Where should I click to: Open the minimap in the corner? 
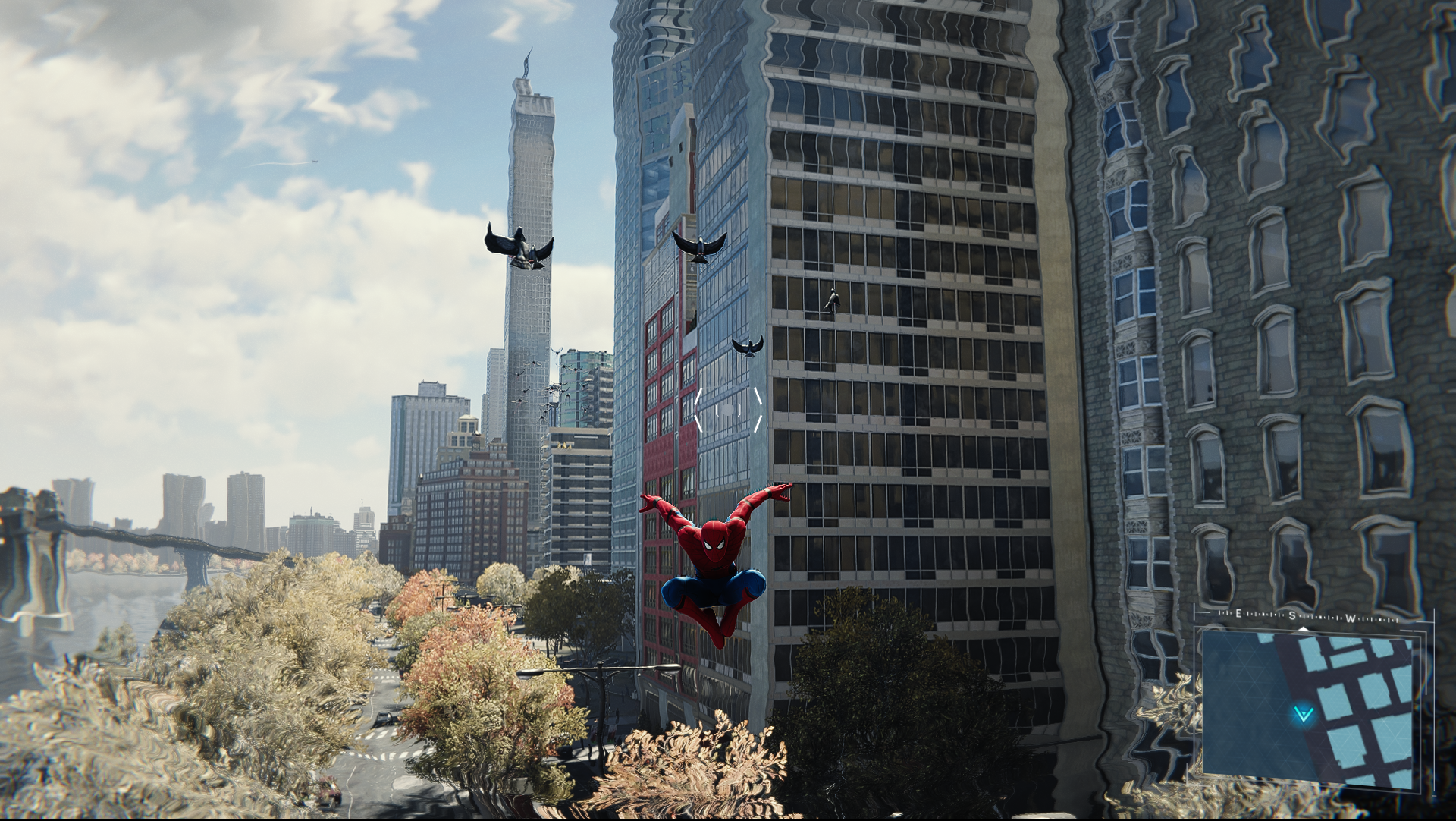pyautogui.click(x=1310, y=707)
